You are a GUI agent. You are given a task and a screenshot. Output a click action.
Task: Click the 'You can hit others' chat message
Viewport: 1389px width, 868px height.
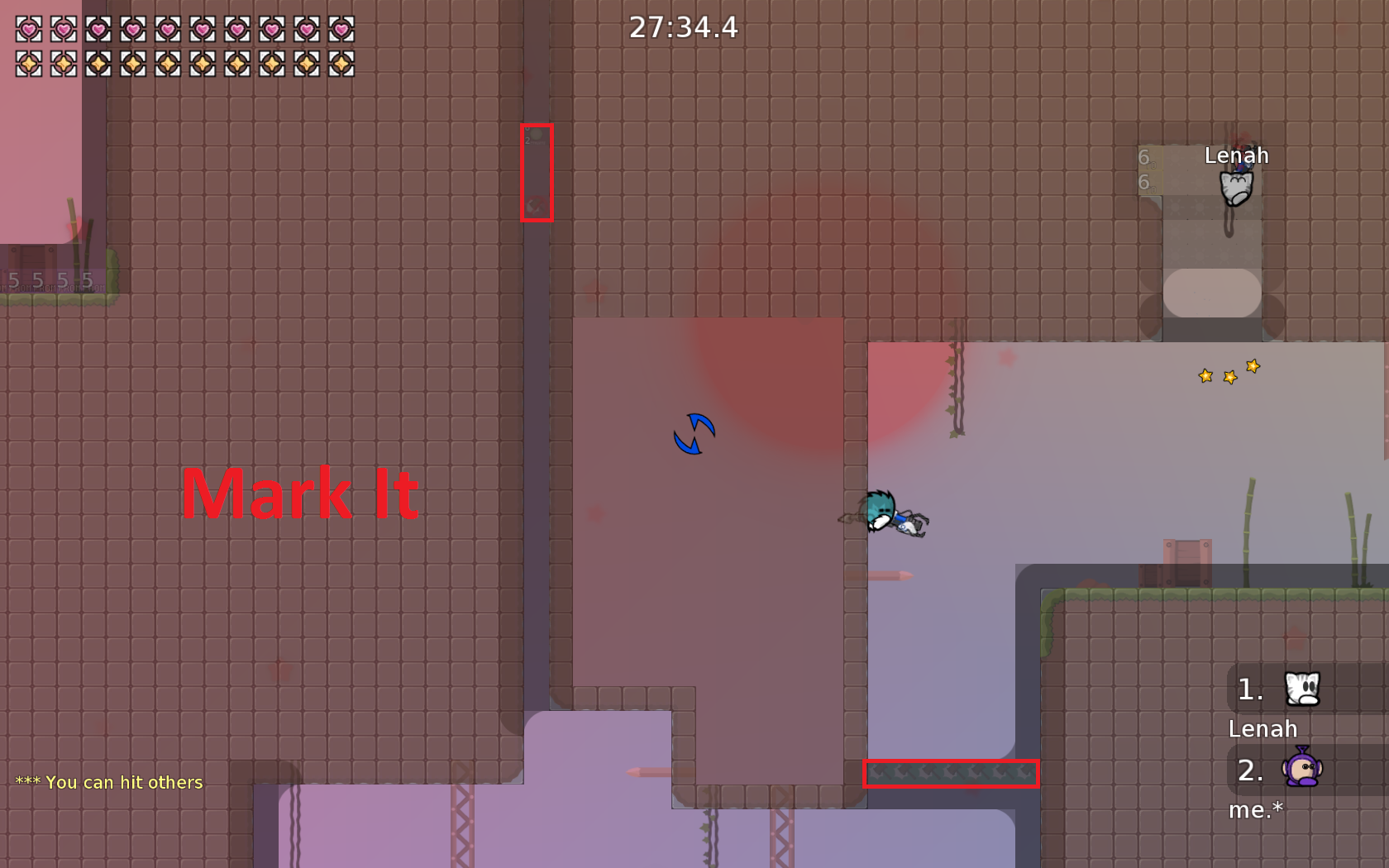[107, 782]
